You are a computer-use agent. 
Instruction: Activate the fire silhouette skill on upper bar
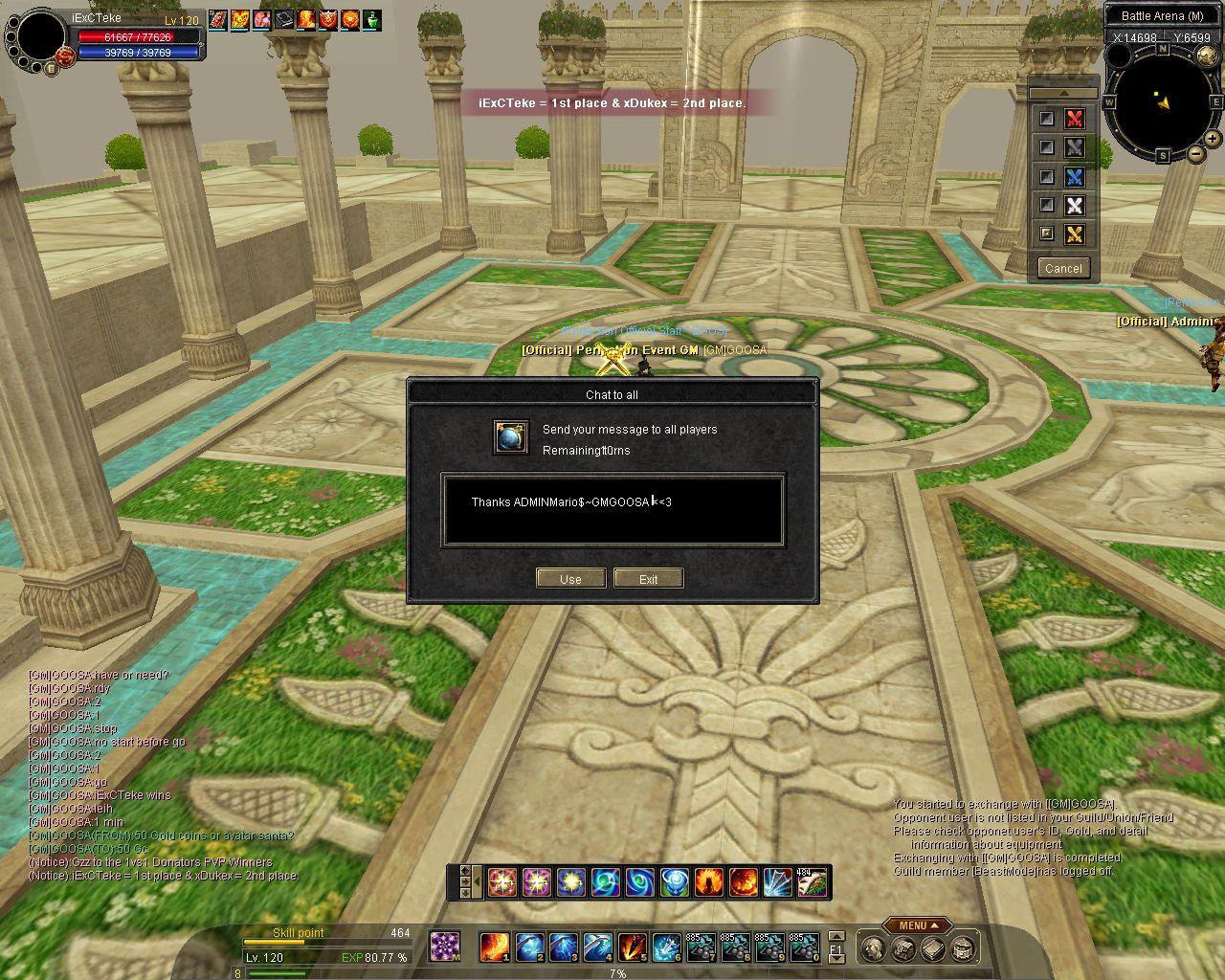pos(709,881)
